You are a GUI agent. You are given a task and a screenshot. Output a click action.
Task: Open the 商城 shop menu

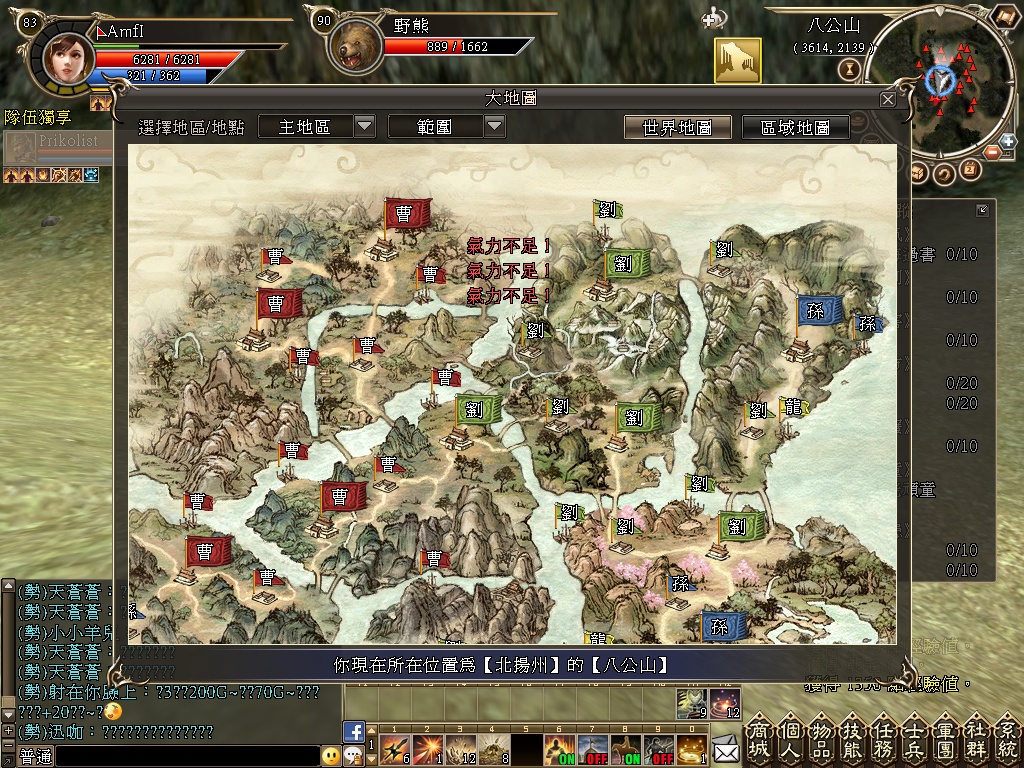click(760, 738)
